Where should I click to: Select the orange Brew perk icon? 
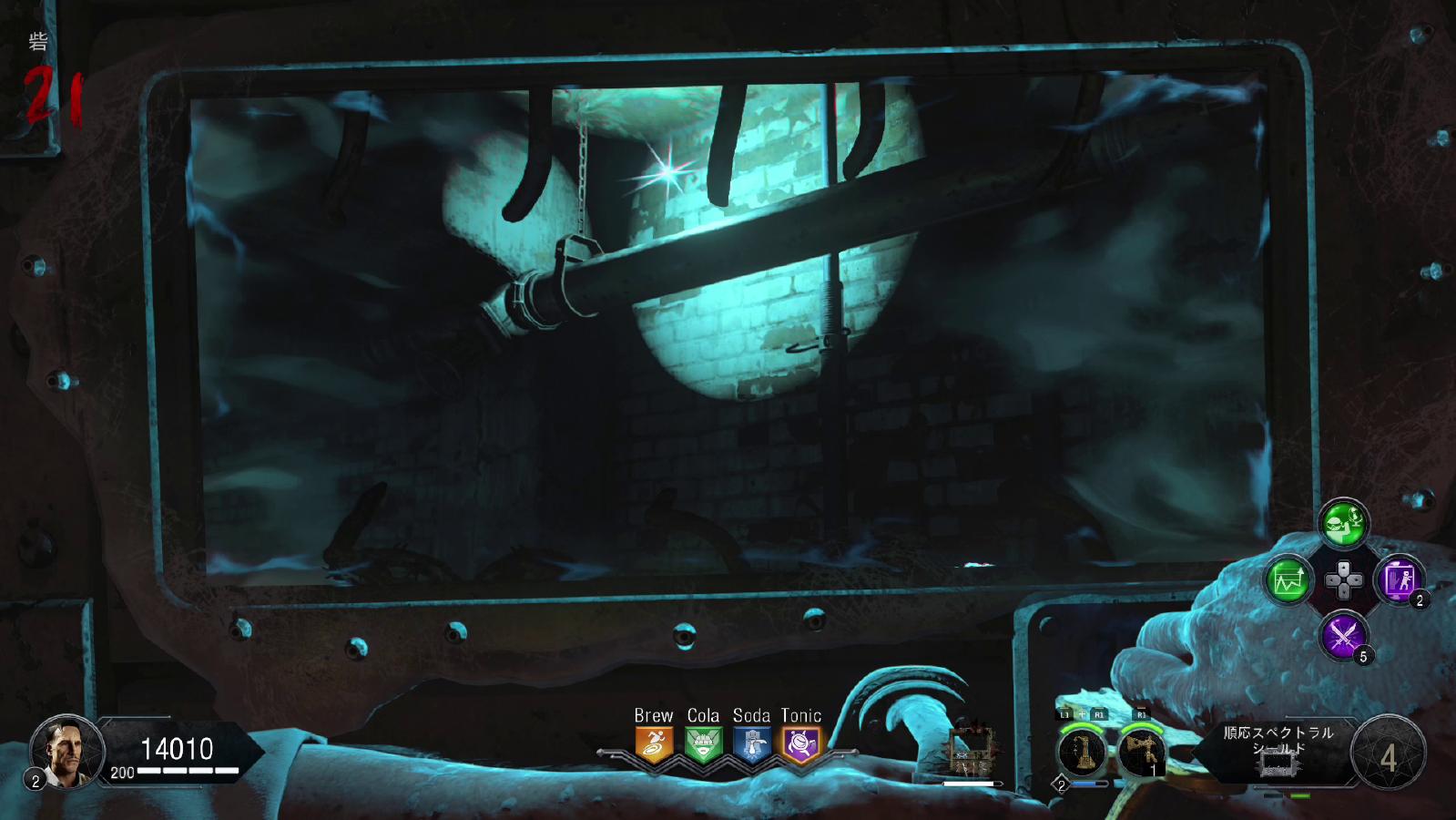tap(654, 744)
